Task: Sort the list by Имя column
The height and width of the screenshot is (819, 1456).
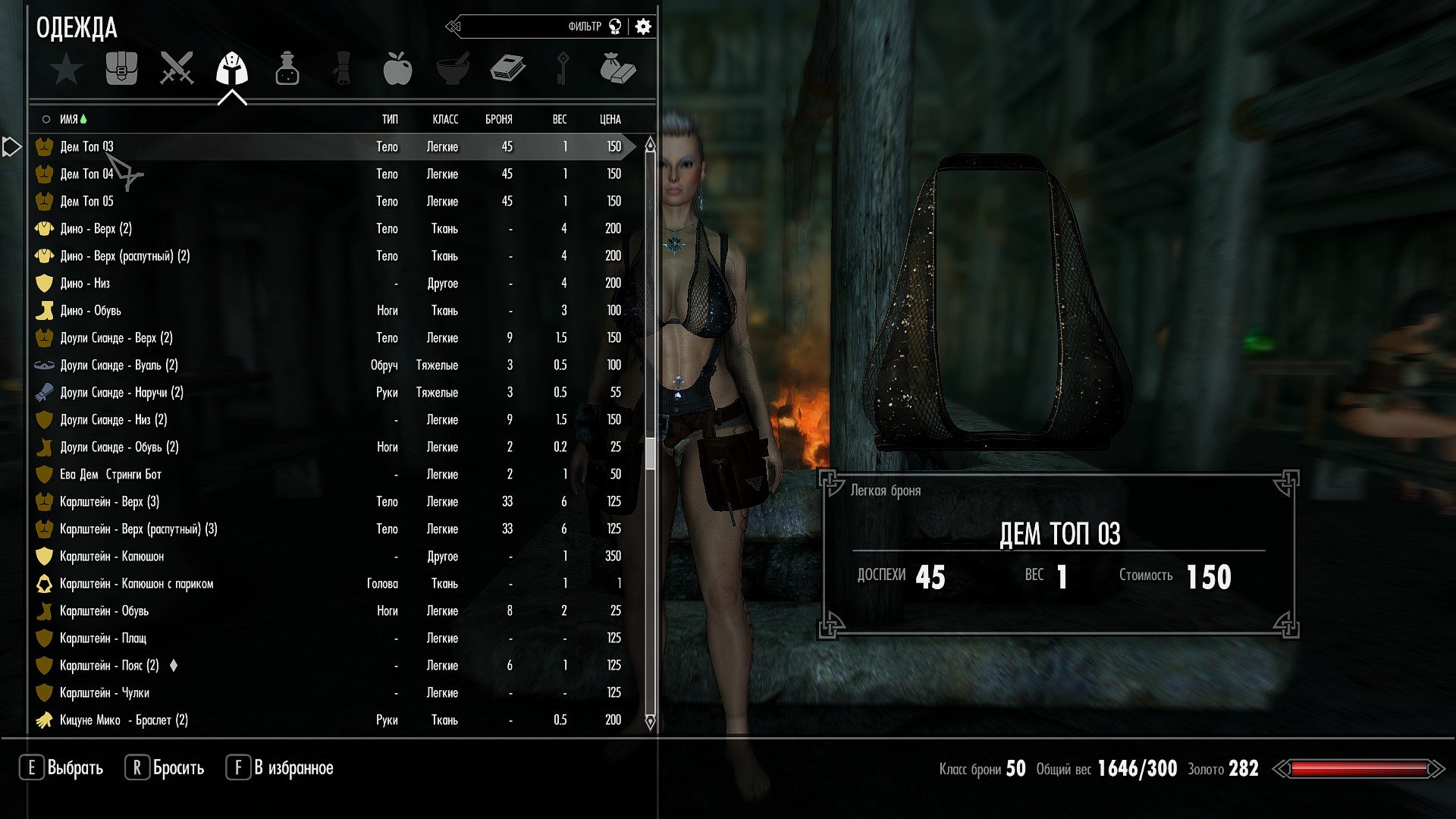Action: tap(69, 119)
